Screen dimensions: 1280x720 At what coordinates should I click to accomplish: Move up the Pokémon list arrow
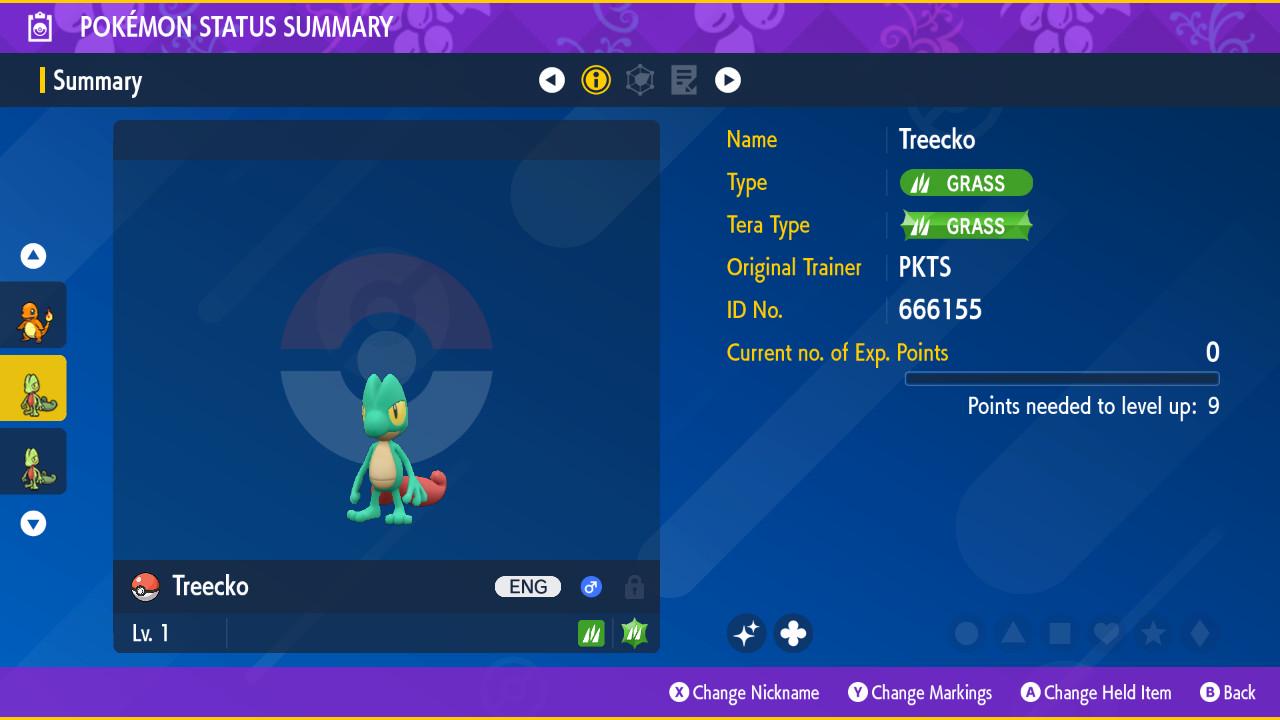[34, 256]
